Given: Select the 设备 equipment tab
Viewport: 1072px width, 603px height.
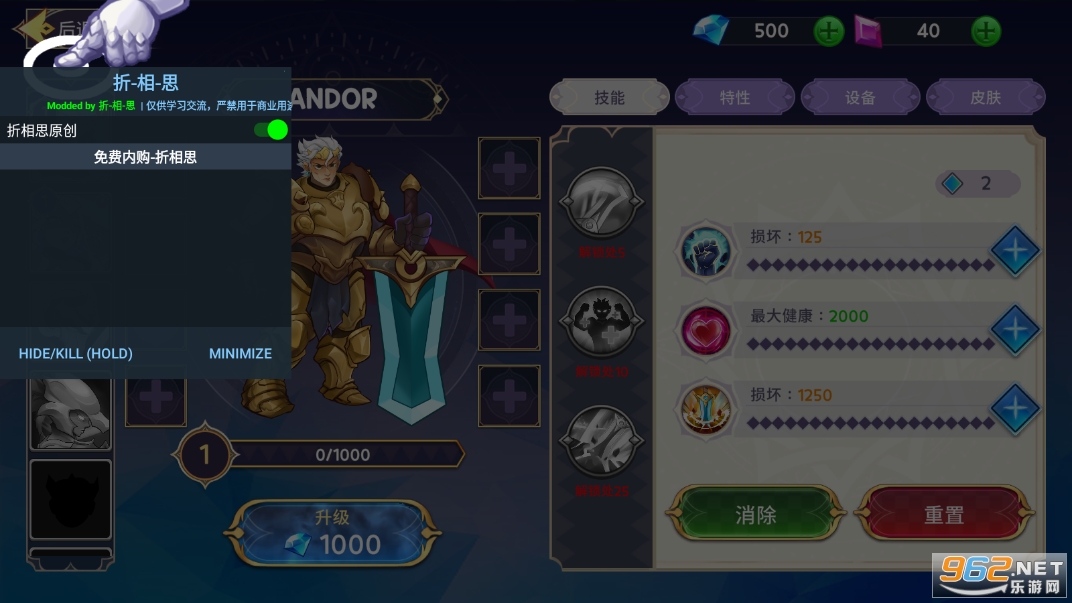Looking at the screenshot, I should [x=860, y=98].
